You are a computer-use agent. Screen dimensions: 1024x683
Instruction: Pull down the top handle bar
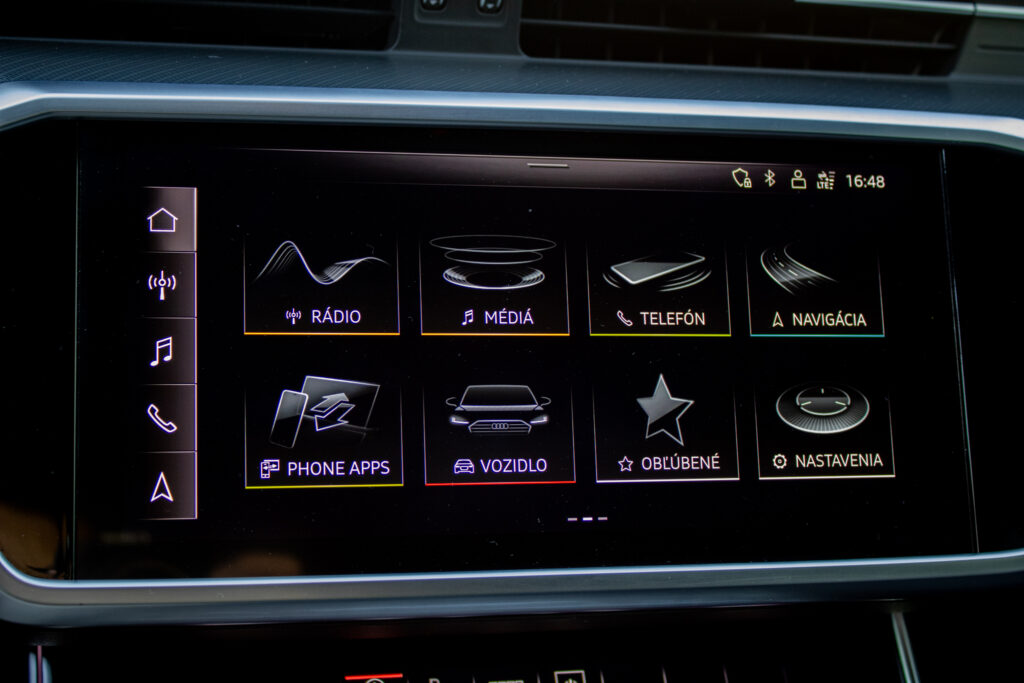[548, 165]
